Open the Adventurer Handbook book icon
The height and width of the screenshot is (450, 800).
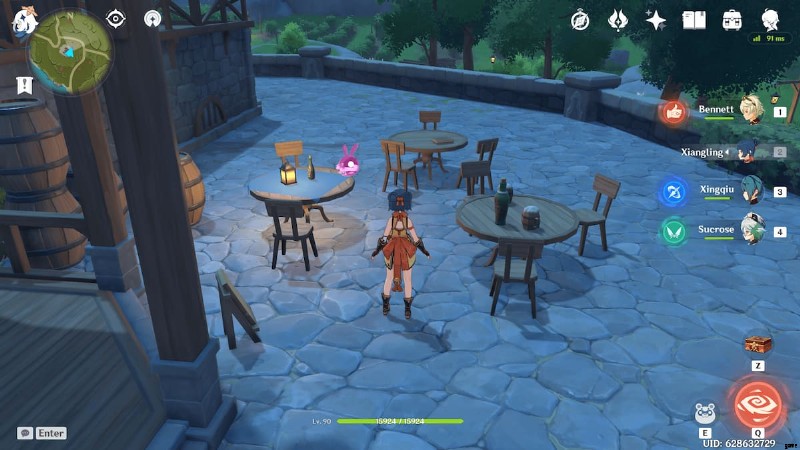click(694, 20)
